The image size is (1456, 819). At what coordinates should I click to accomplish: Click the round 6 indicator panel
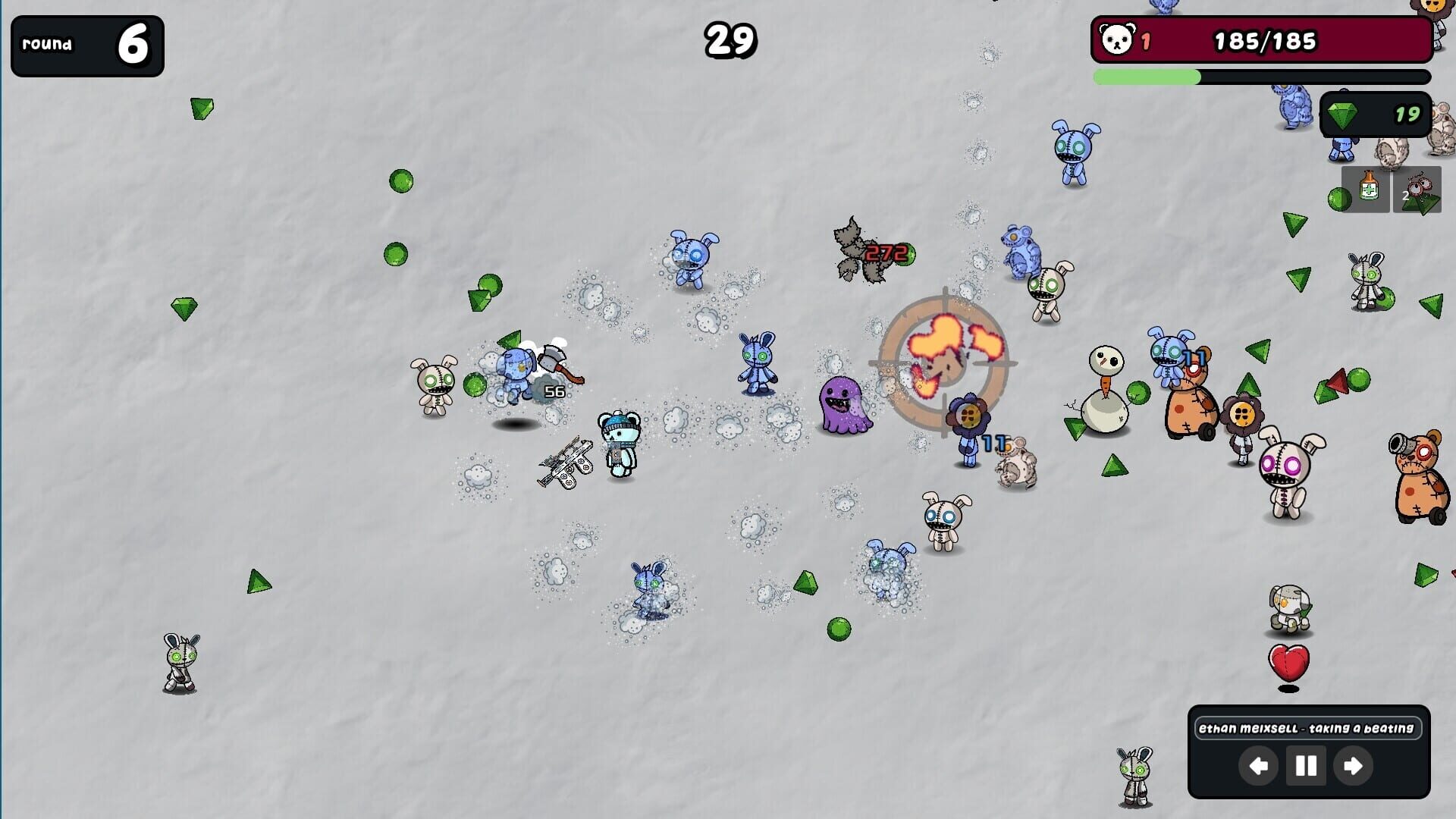[86, 45]
